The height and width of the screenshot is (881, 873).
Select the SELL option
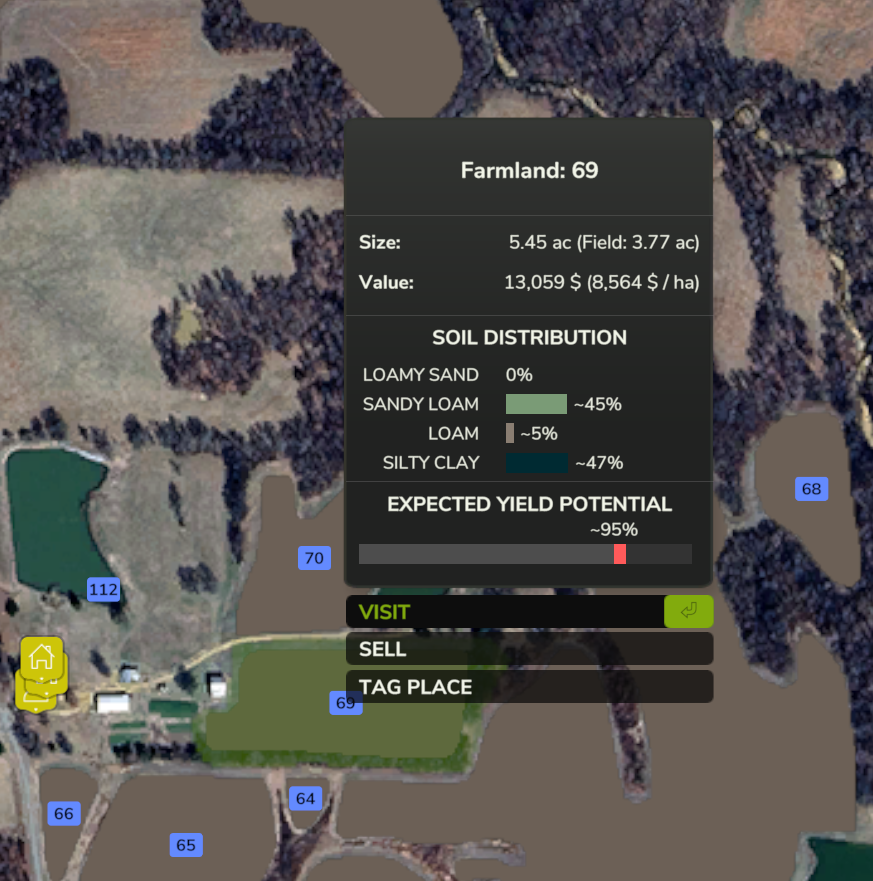pos(528,649)
